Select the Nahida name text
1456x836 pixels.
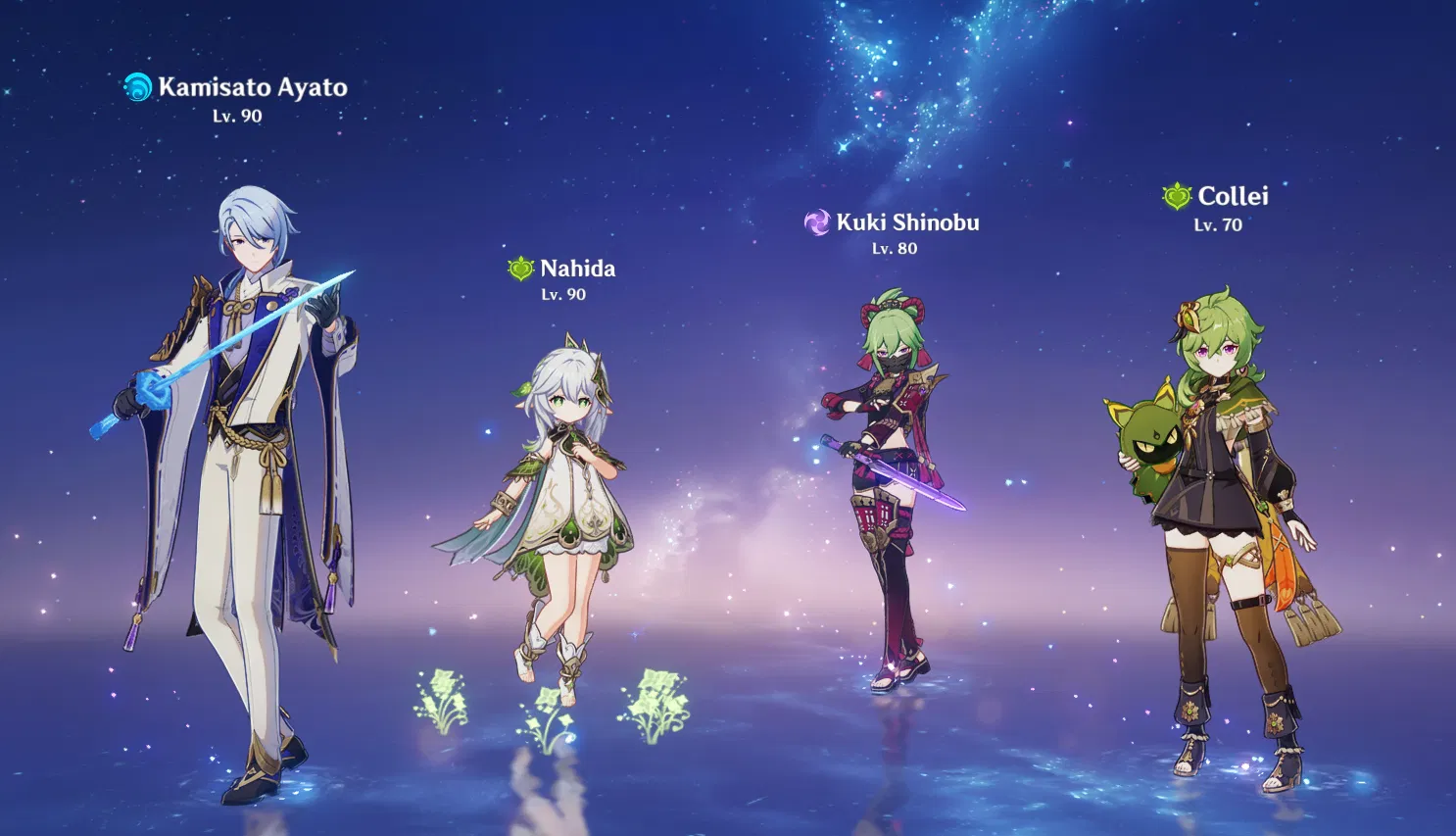(x=577, y=268)
